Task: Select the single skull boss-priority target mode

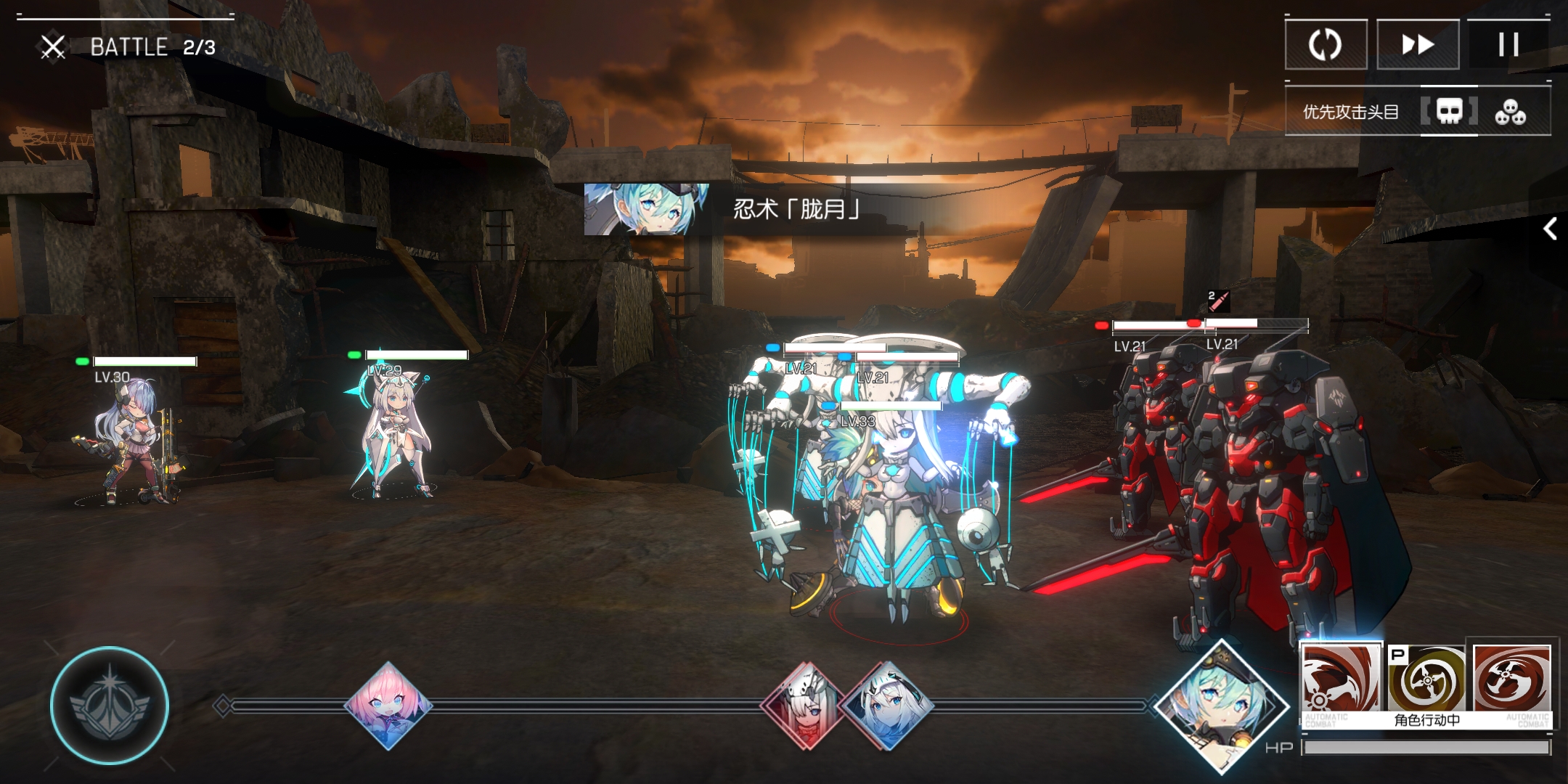Action: point(1449,112)
